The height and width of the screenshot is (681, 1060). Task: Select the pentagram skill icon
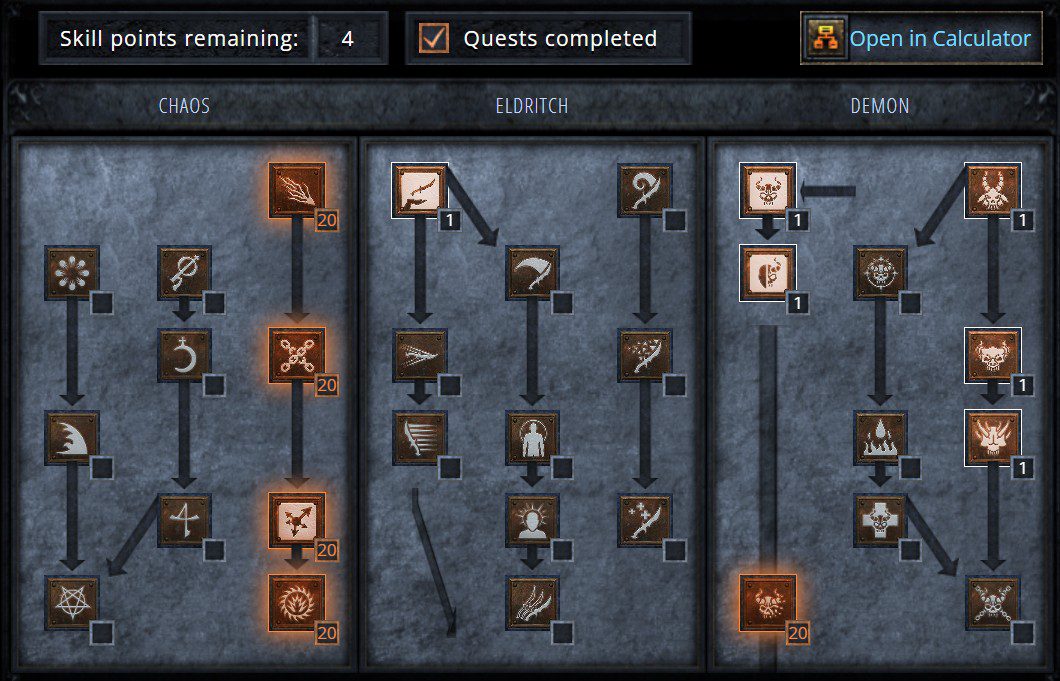point(72,602)
